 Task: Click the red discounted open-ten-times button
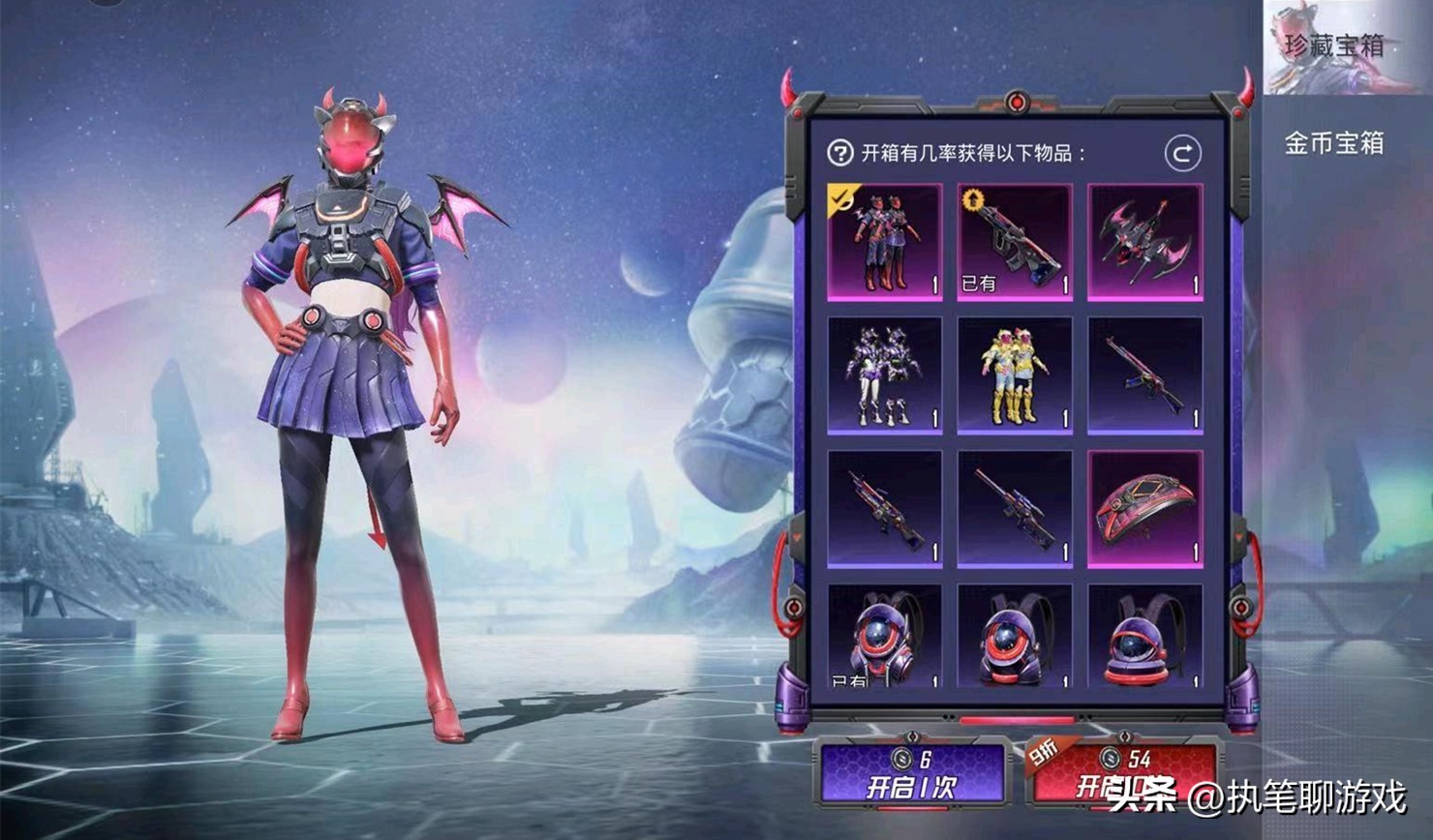[1120, 774]
